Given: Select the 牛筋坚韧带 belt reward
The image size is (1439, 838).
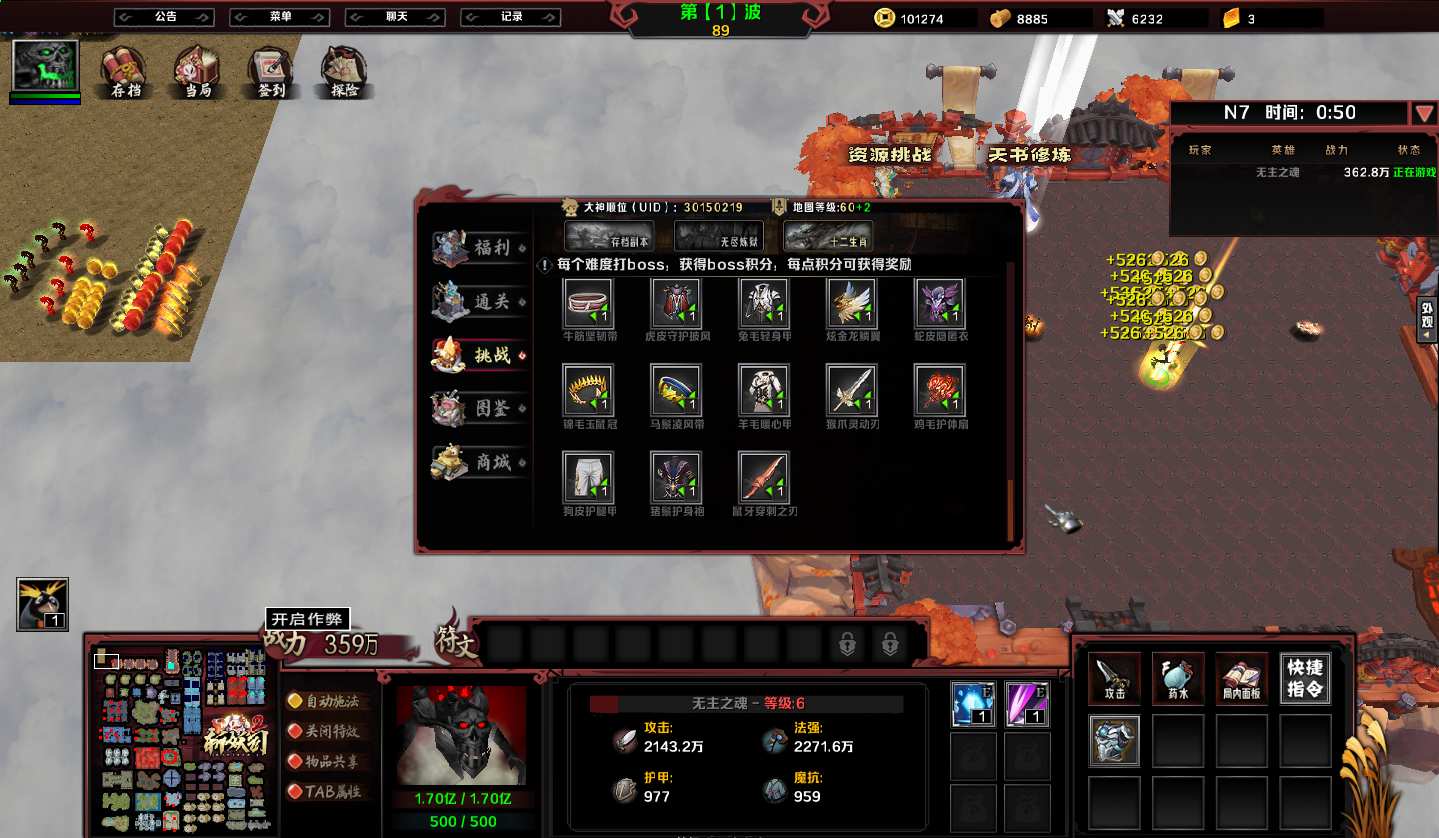Looking at the screenshot, I should click(x=589, y=304).
